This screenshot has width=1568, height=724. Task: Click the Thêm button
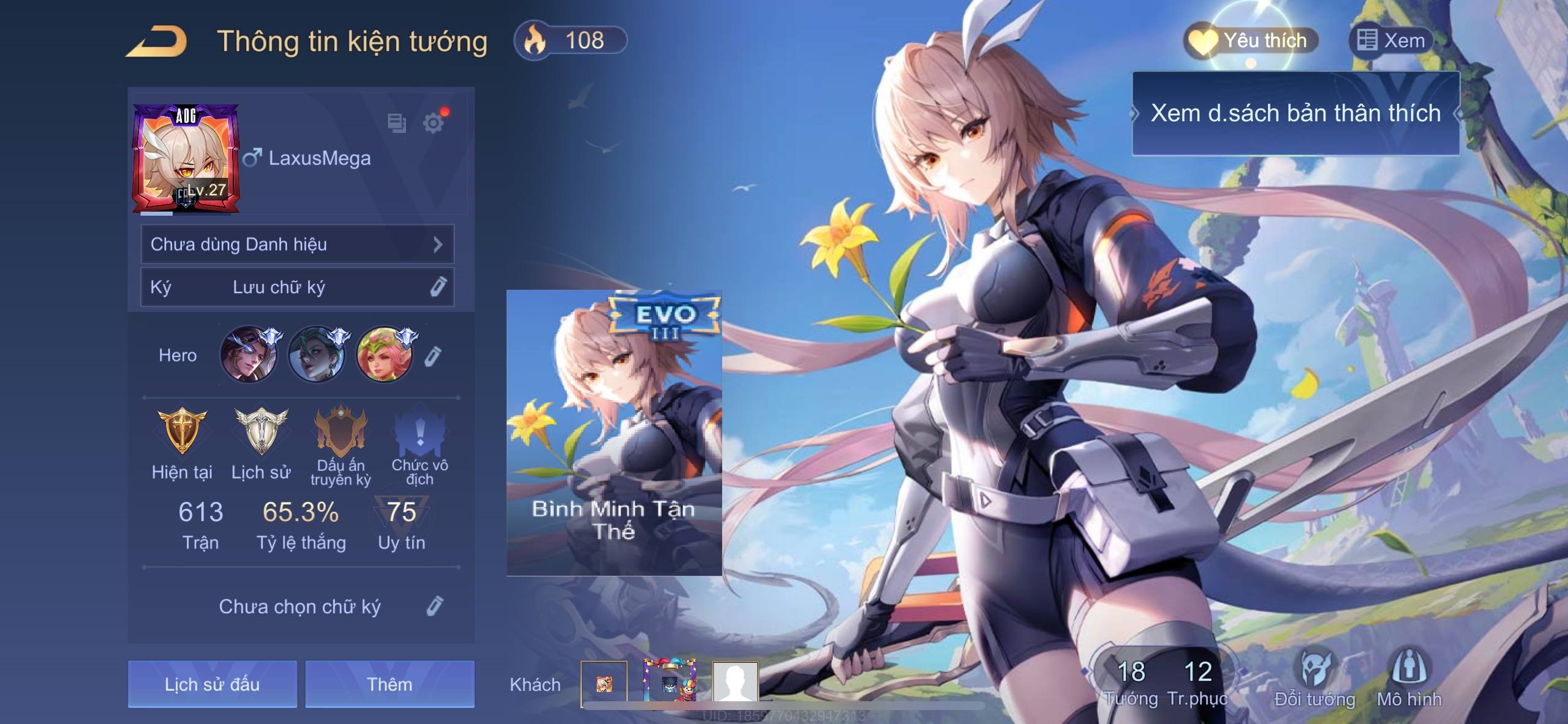click(x=390, y=684)
